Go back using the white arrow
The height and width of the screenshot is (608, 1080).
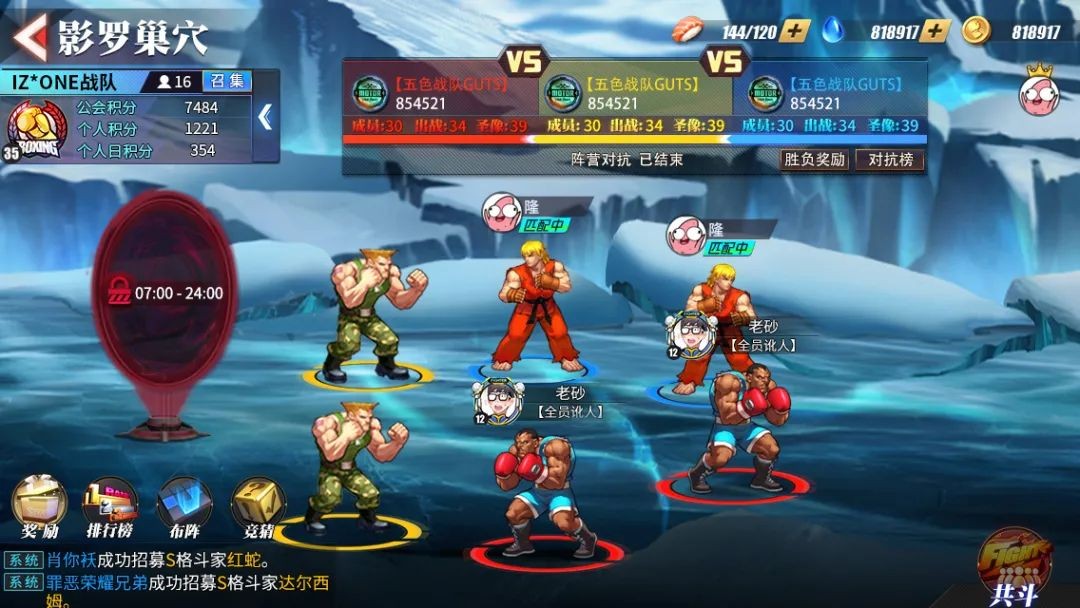30,36
